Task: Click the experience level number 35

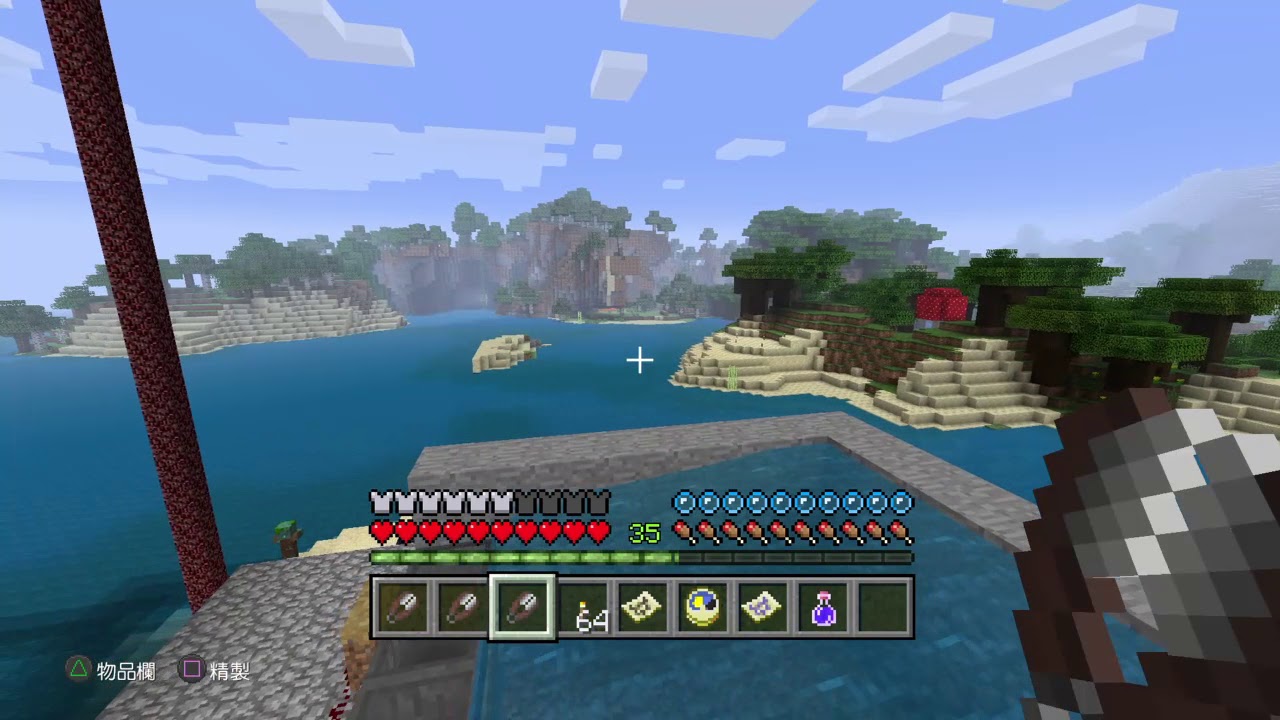Action: pyautogui.click(x=643, y=533)
